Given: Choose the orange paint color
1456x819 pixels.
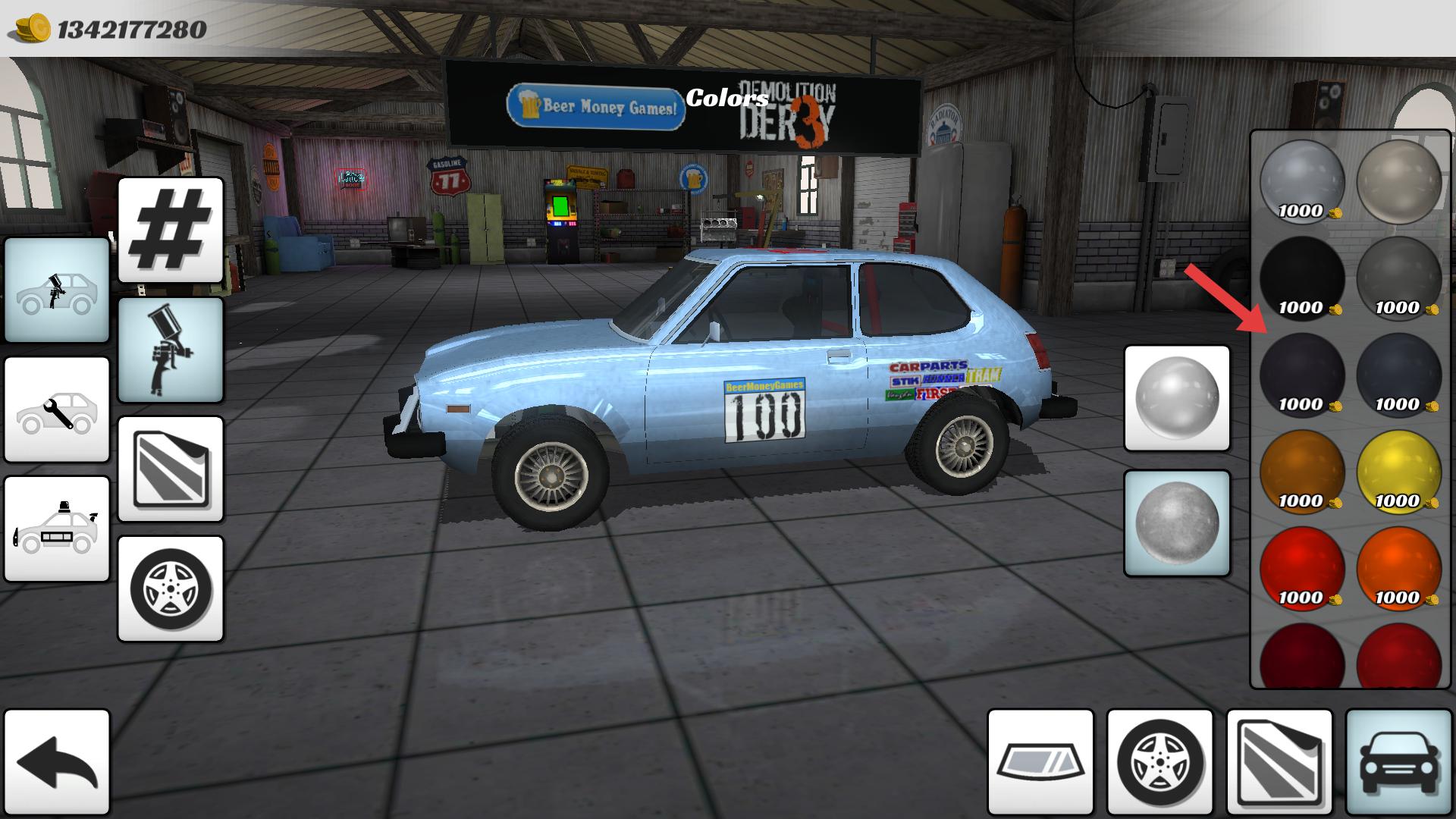Looking at the screenshot, I should [x=1398, y=569].
